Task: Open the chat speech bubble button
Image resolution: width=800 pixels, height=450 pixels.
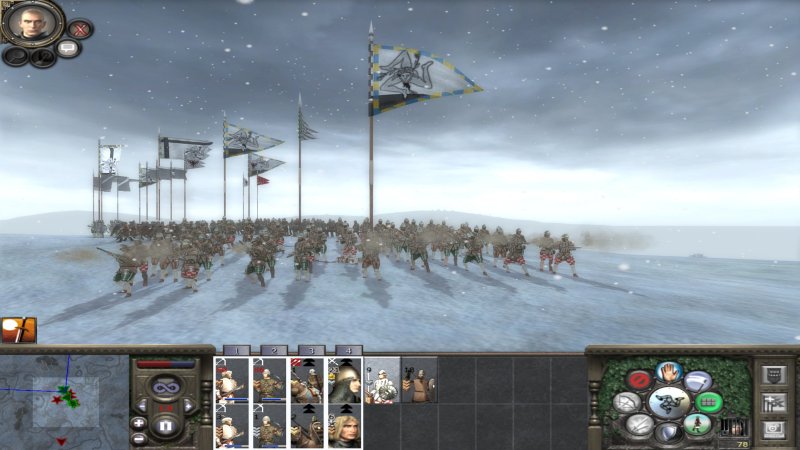Action: (68, 47)
